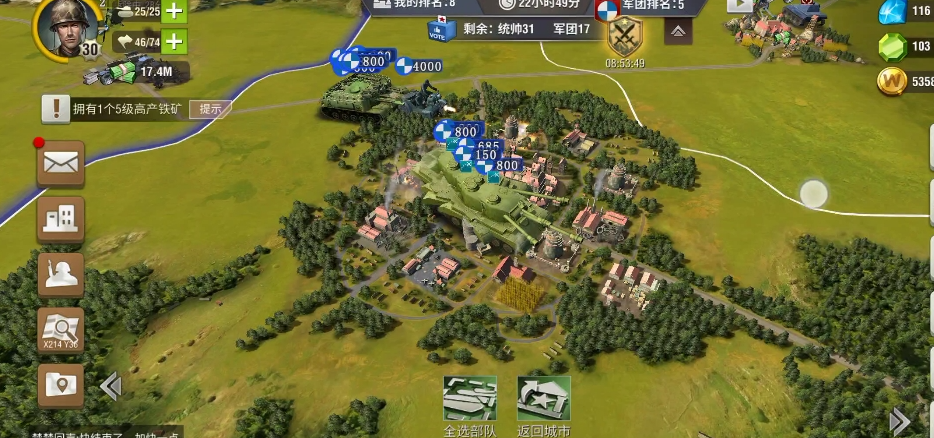934x438 pixels.
Task: Open the crossed swords battle event badge
Action: [x=625, y=38]
